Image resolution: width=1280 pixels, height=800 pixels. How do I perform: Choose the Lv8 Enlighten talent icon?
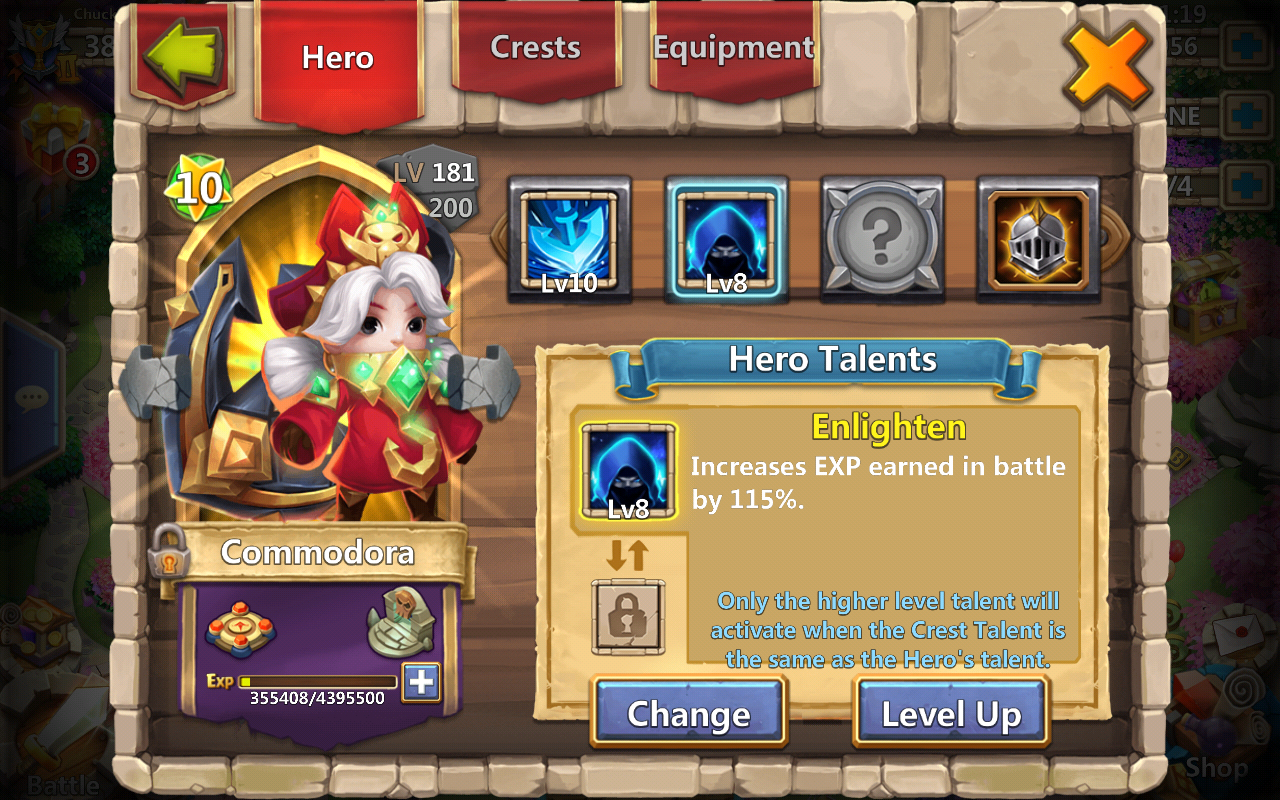click(x=727, y=239)
